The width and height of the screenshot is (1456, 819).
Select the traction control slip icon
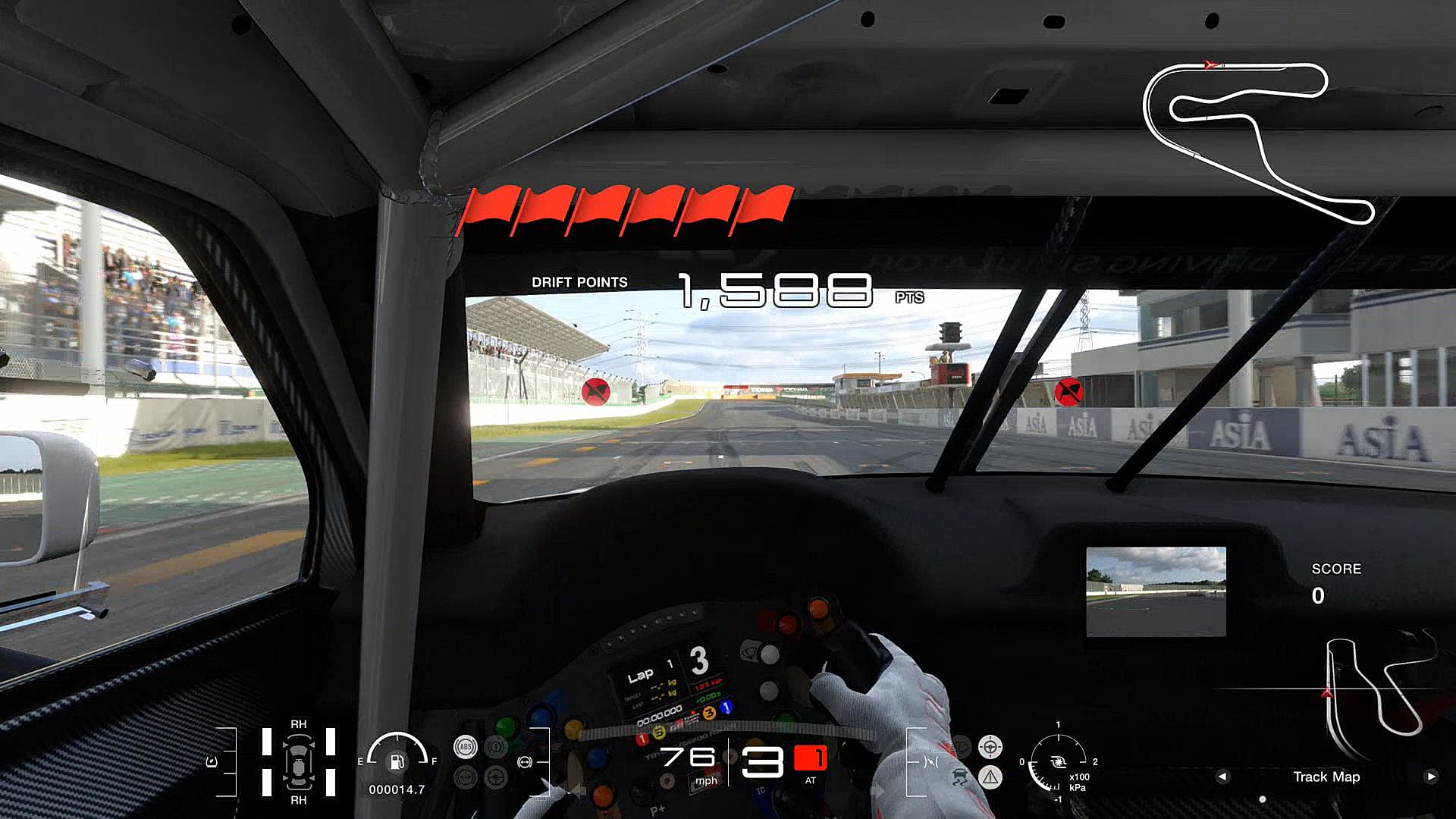tap(960, 777)
